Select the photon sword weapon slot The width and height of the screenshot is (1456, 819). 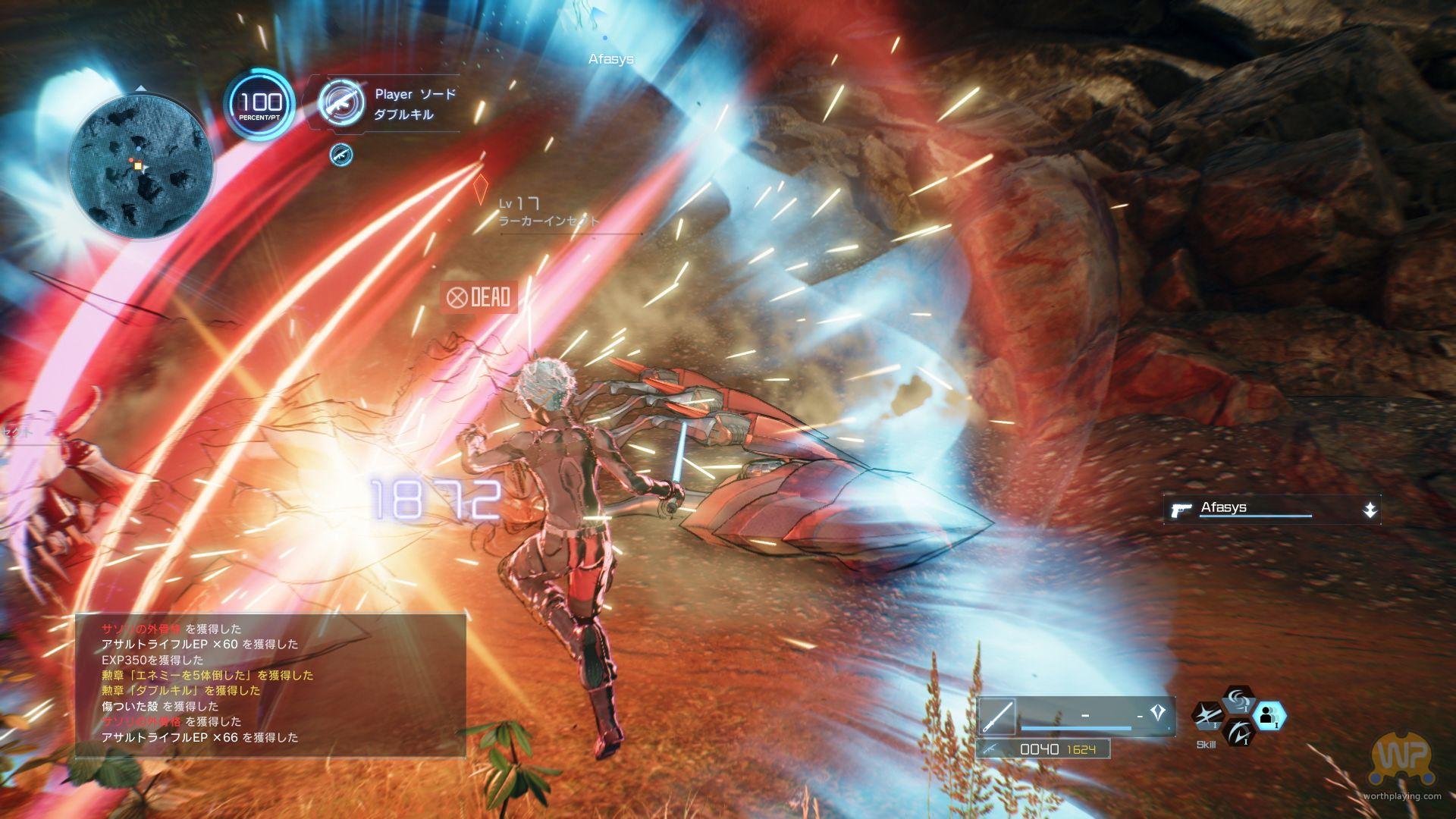pyautogui.click(x=997, y=716)
